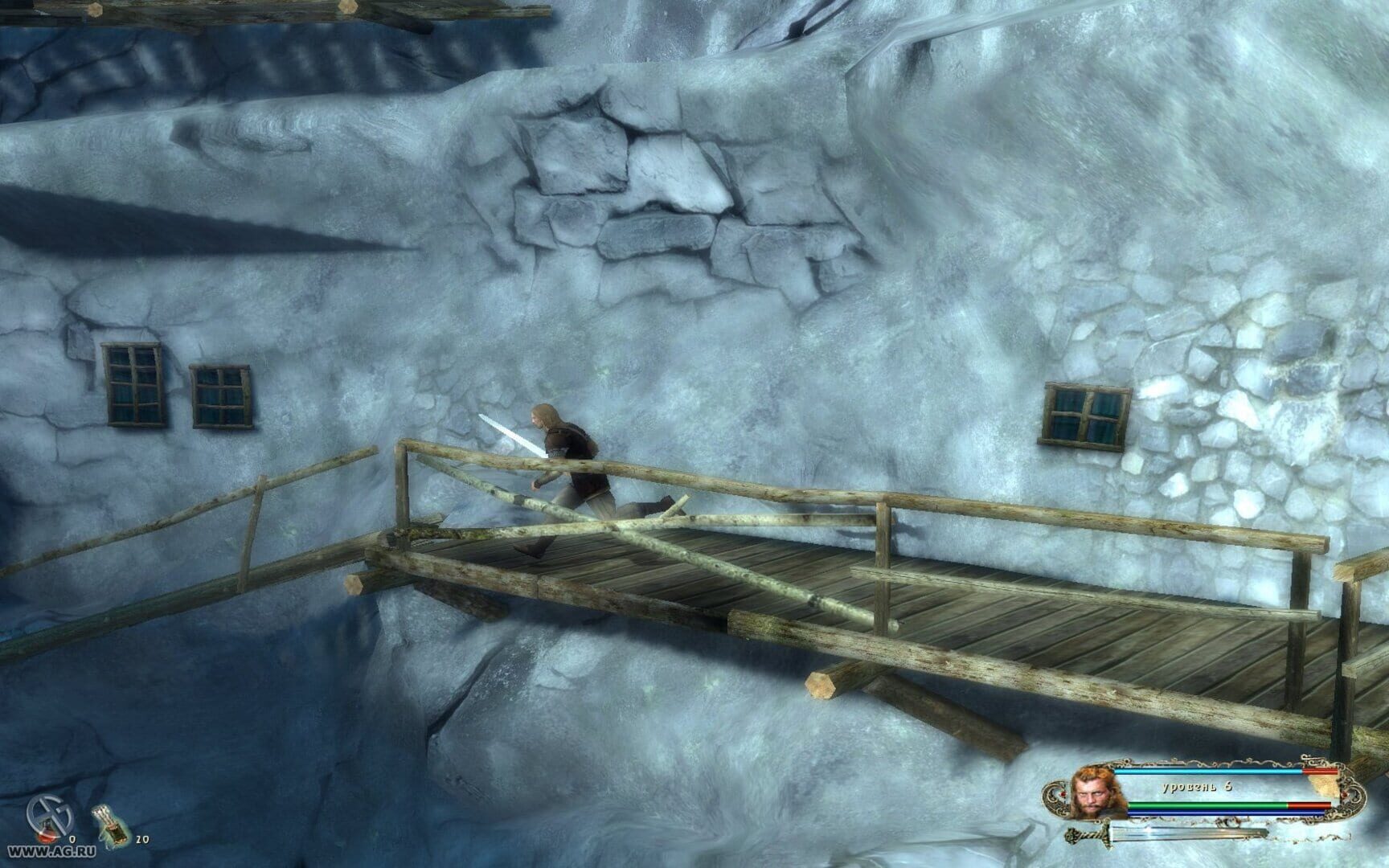Click the window on the right stone wall

pos(1083,413)
